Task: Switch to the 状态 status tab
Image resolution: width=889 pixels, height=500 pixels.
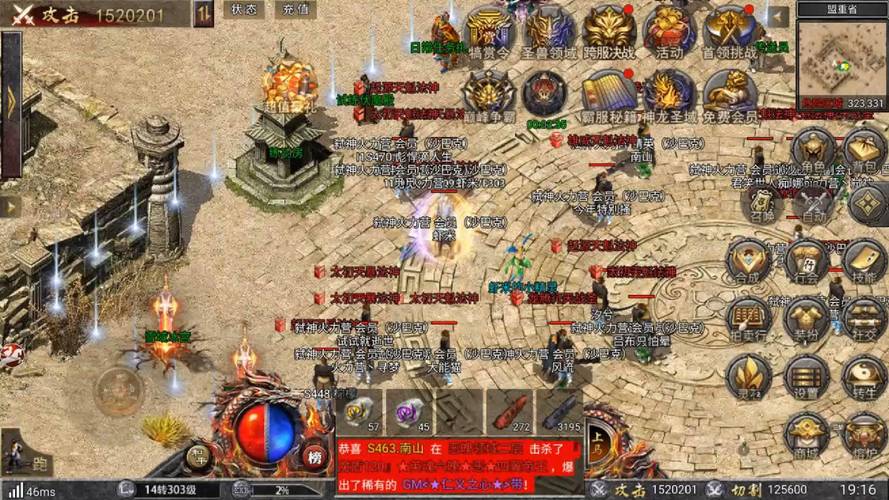Action: (243, 9)
